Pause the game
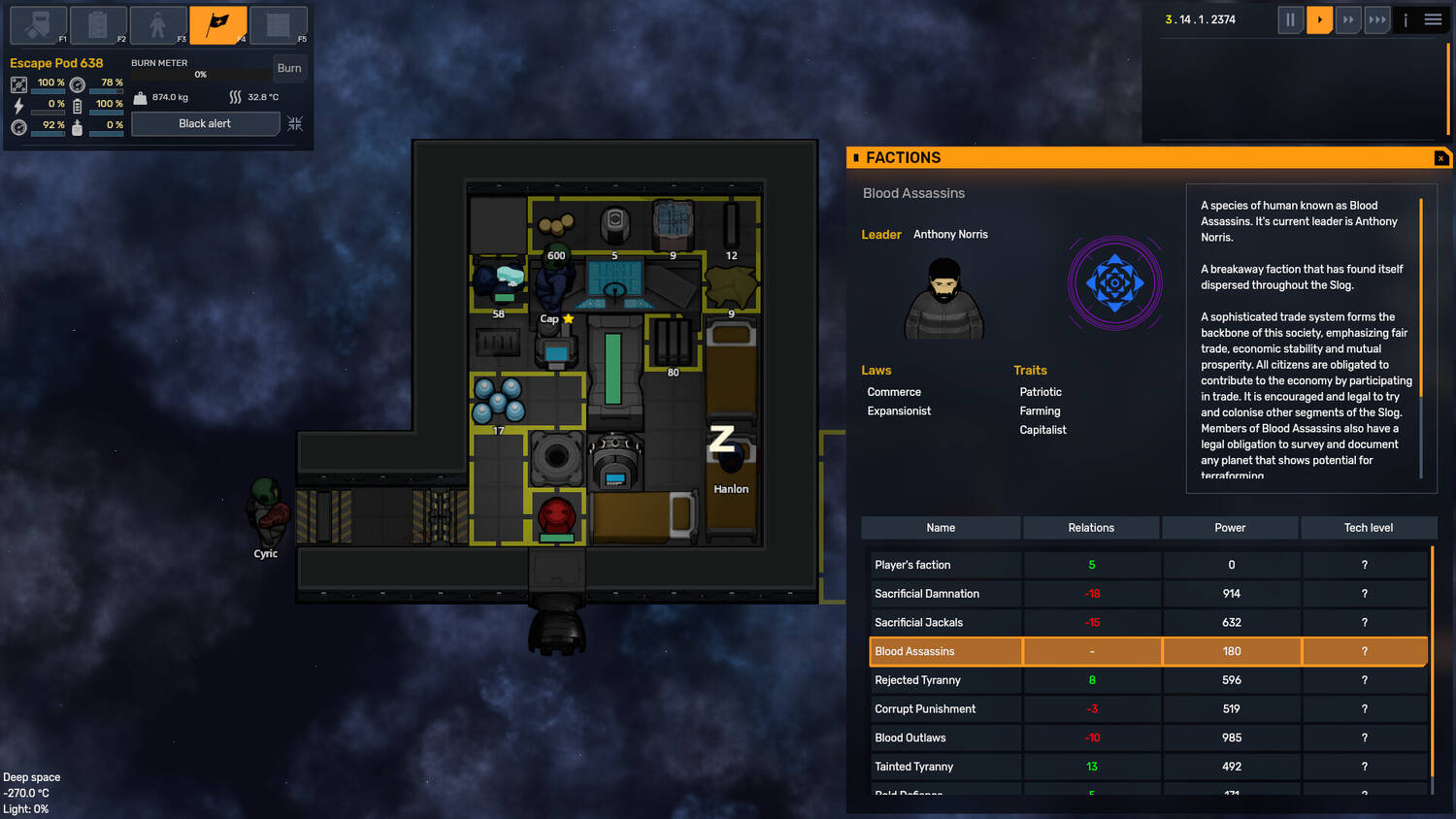This screenshot has width=1456, height=819. pyautogui.click(x=1290, y=19)
